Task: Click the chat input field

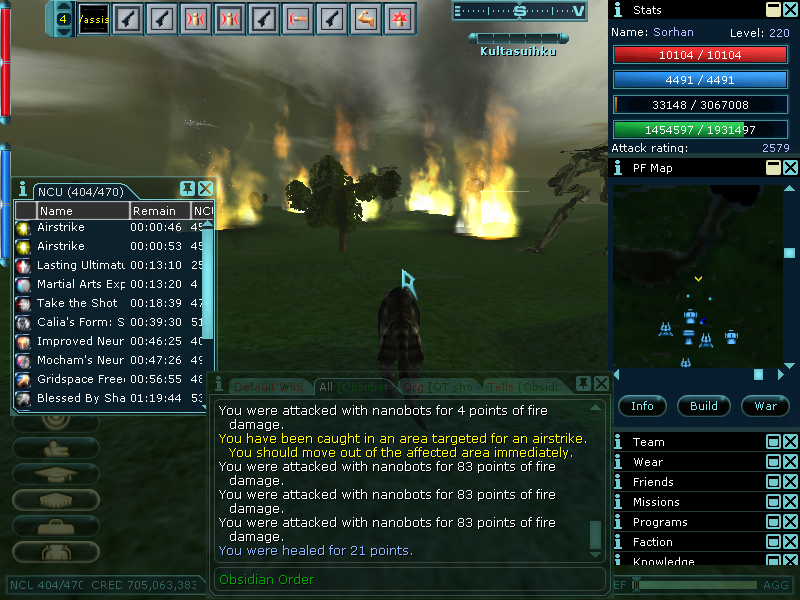Action: click(408, 580)
